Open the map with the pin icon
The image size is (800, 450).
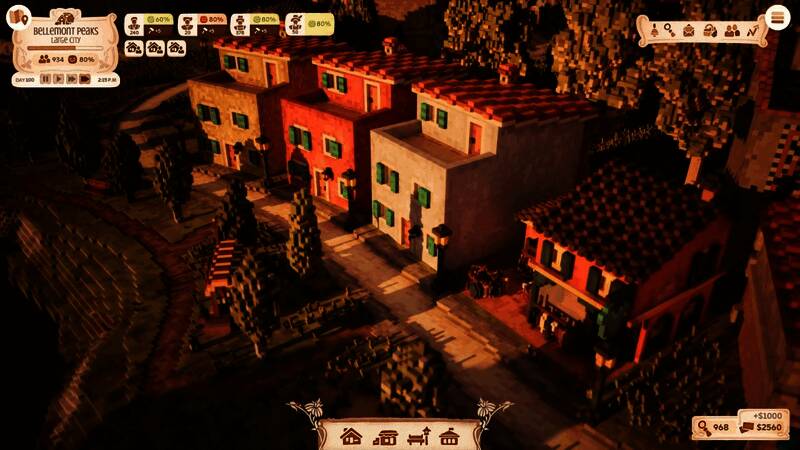click(x=19, y=16)
